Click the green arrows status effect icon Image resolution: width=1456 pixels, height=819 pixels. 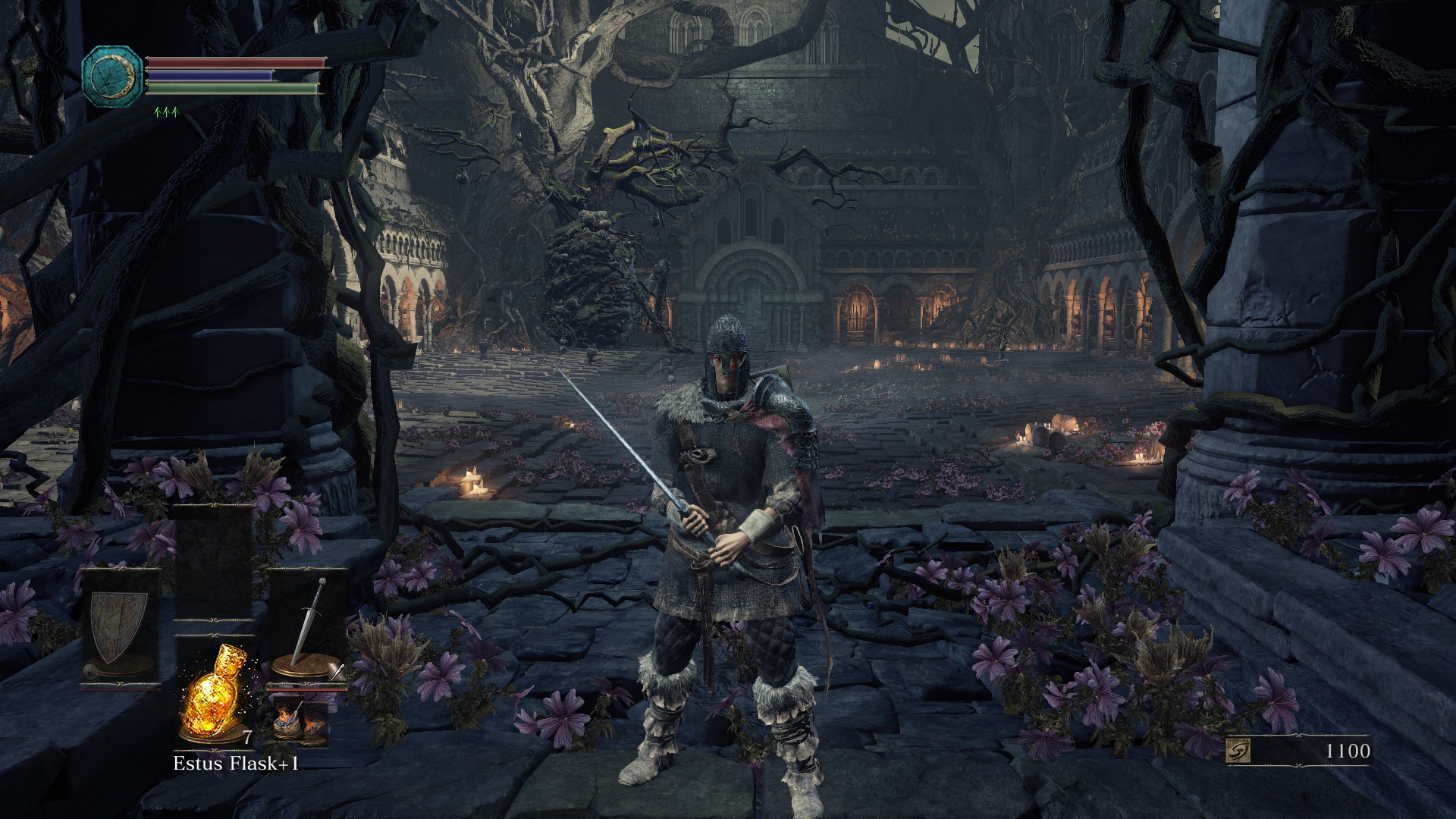[165, 113]
